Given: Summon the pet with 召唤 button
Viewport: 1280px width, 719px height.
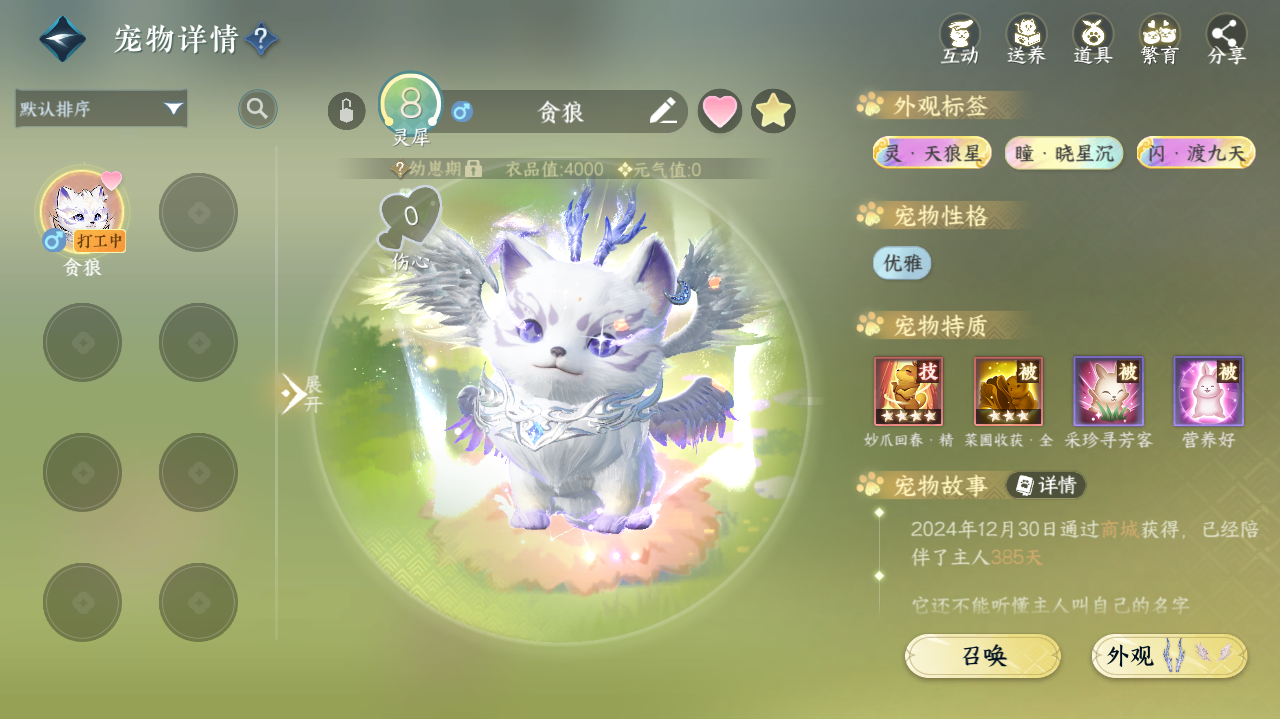Looking at the screenshot, I should [x=983, y=656].
